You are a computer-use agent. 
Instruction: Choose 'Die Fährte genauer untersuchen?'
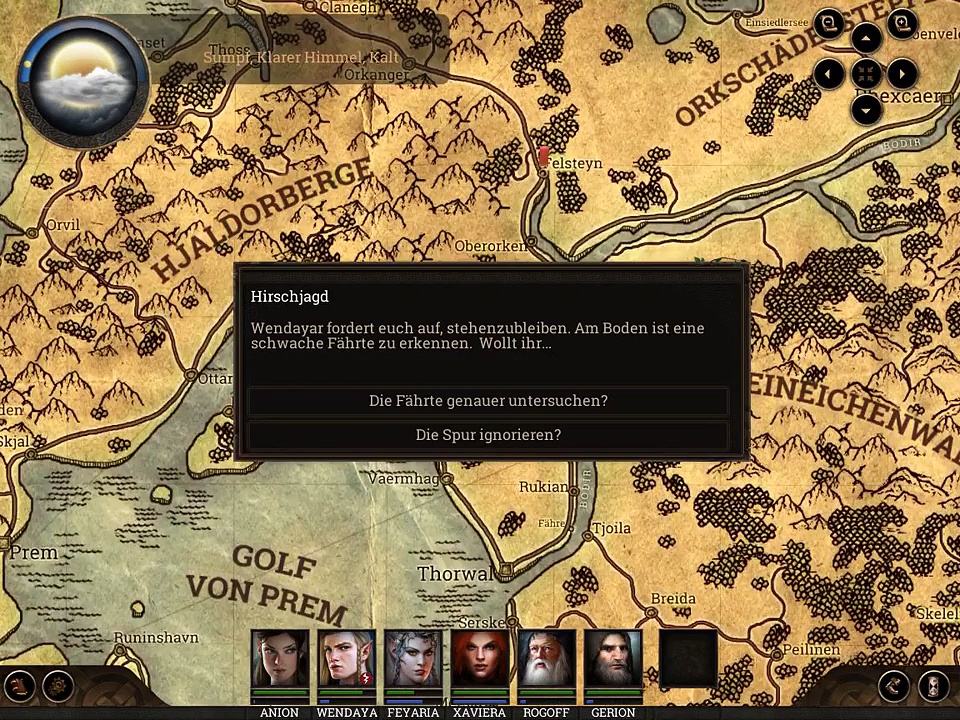488,401
